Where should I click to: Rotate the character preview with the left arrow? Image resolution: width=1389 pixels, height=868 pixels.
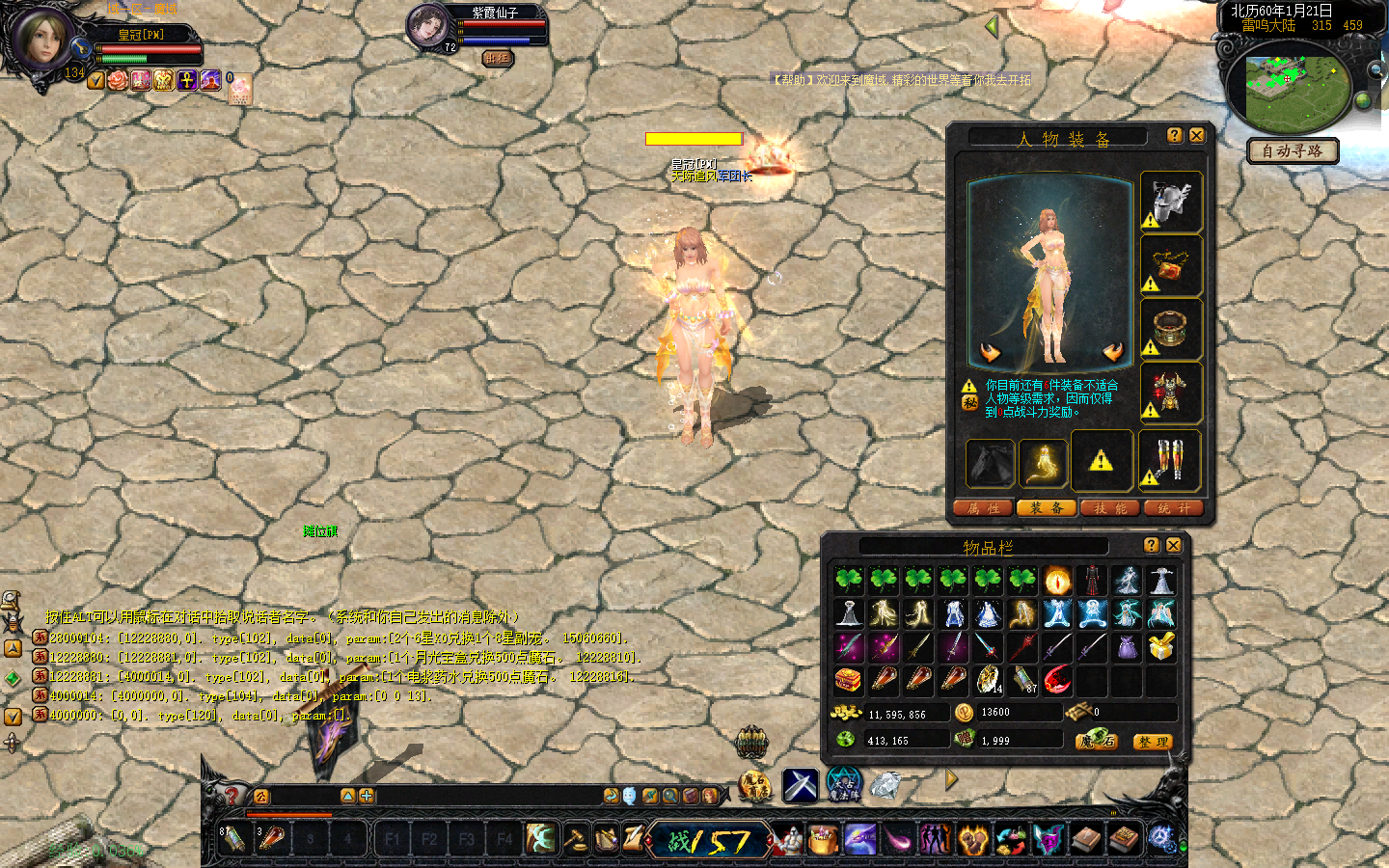tap(991, 352)
